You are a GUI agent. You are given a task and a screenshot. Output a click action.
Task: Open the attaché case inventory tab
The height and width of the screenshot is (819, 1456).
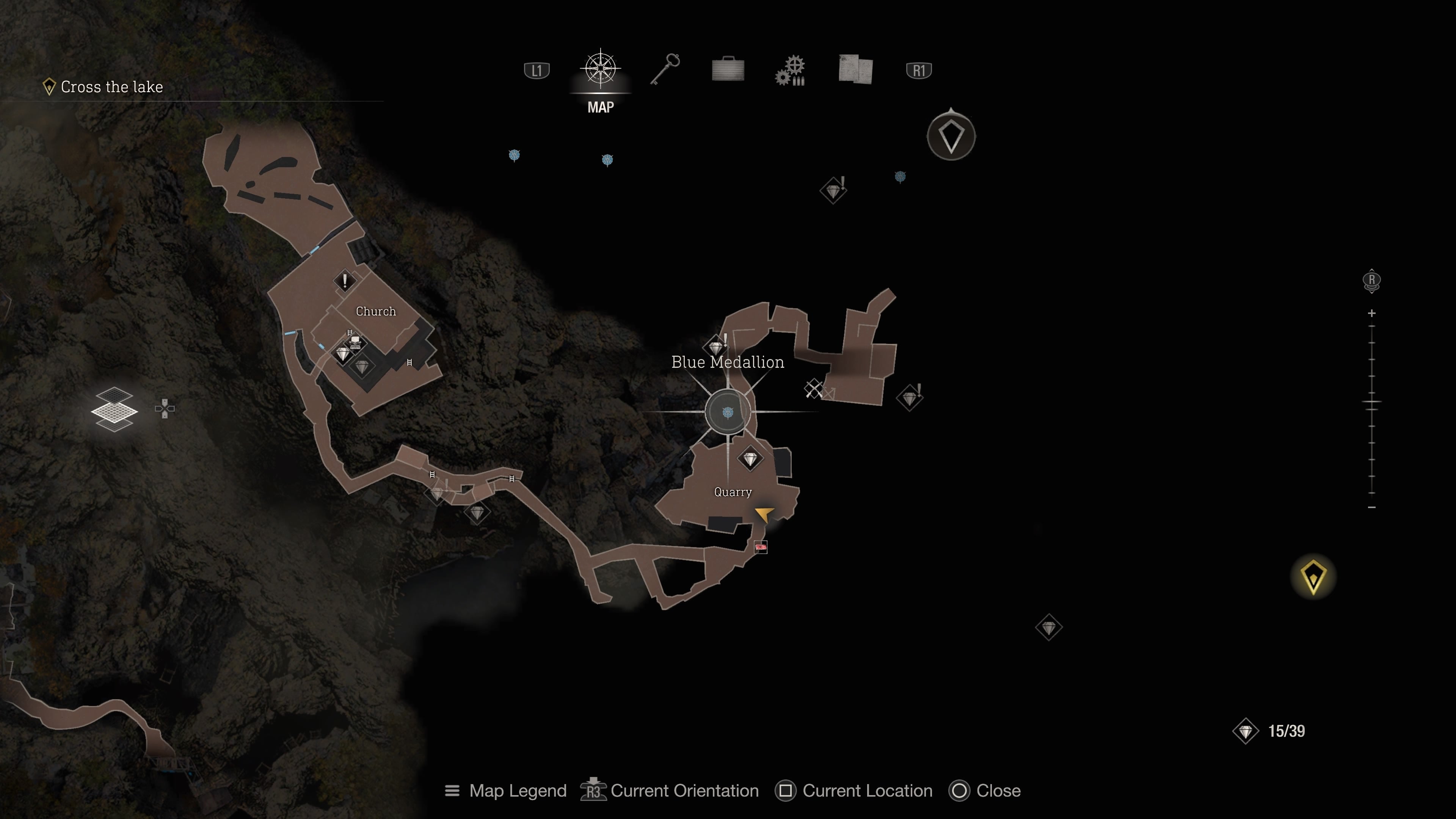tap(728, 70)
